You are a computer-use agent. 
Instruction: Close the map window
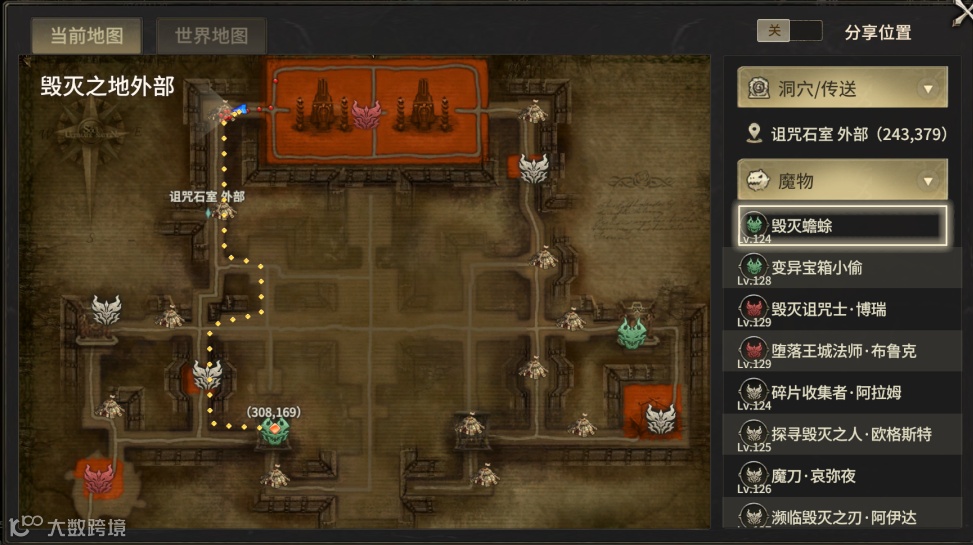(x=962, y=10)
